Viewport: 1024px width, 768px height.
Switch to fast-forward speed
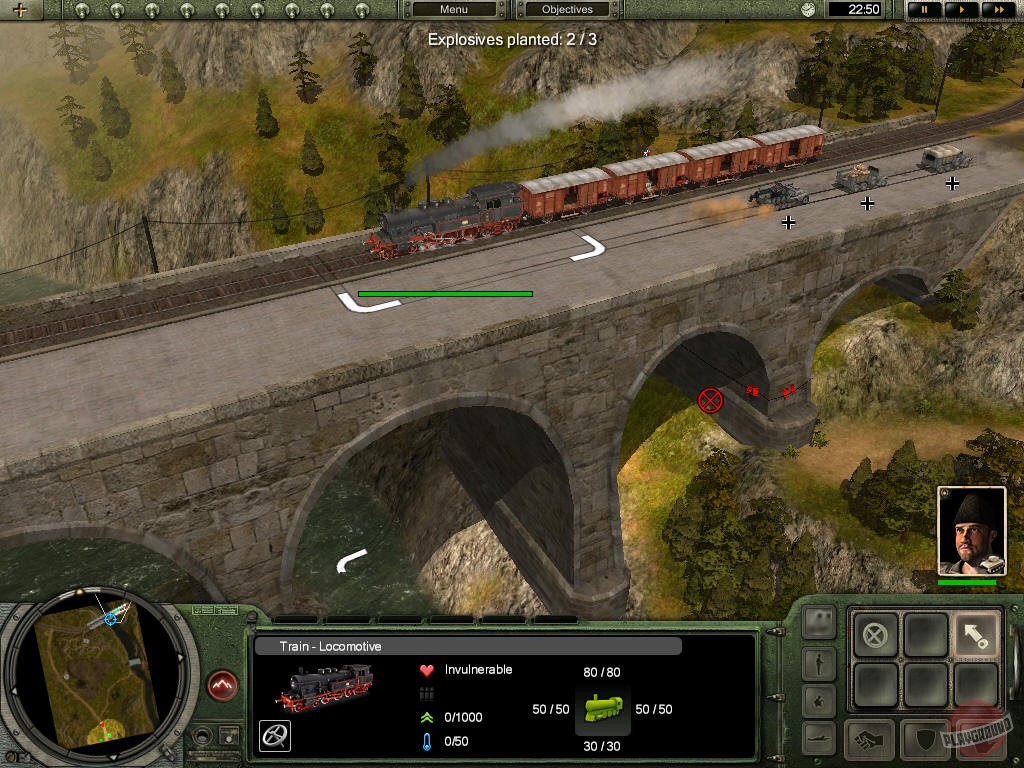coord(996,10)
